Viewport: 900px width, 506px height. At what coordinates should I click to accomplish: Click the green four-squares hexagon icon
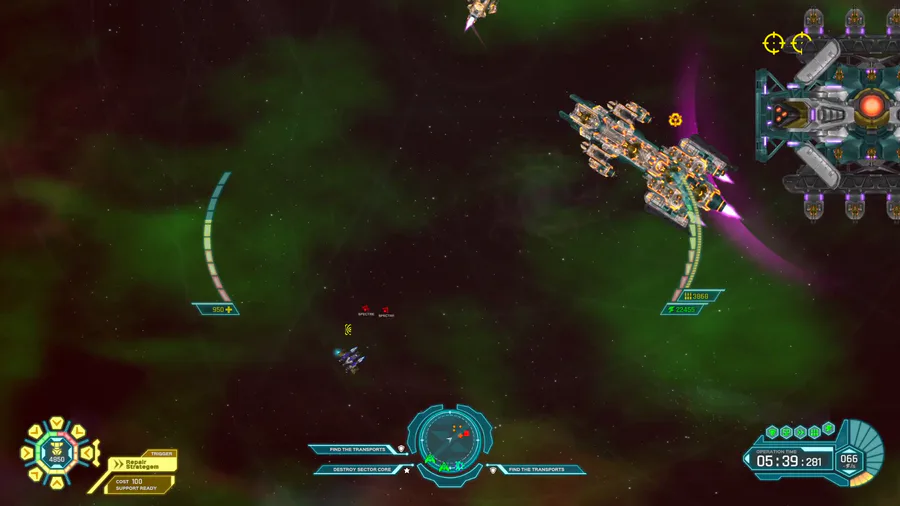tap(815, 432)
